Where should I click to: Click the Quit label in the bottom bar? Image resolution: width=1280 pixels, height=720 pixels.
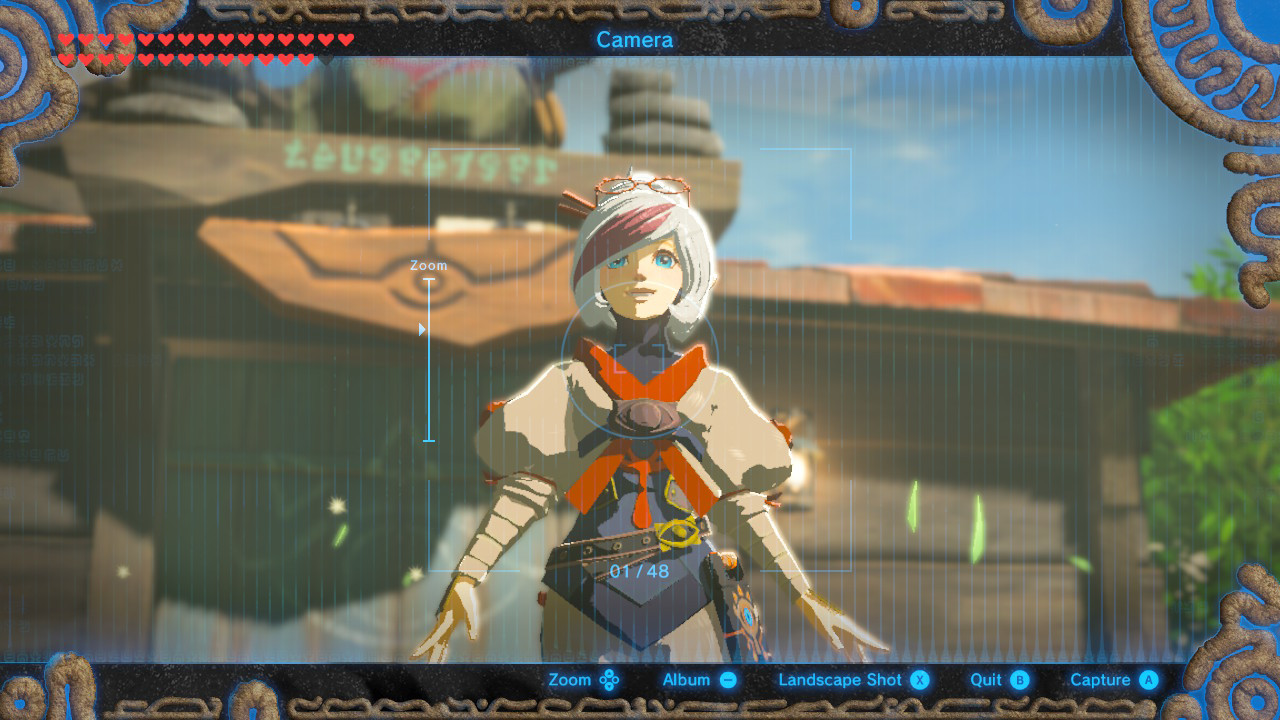pyautogui.click(x=985, y=678)
